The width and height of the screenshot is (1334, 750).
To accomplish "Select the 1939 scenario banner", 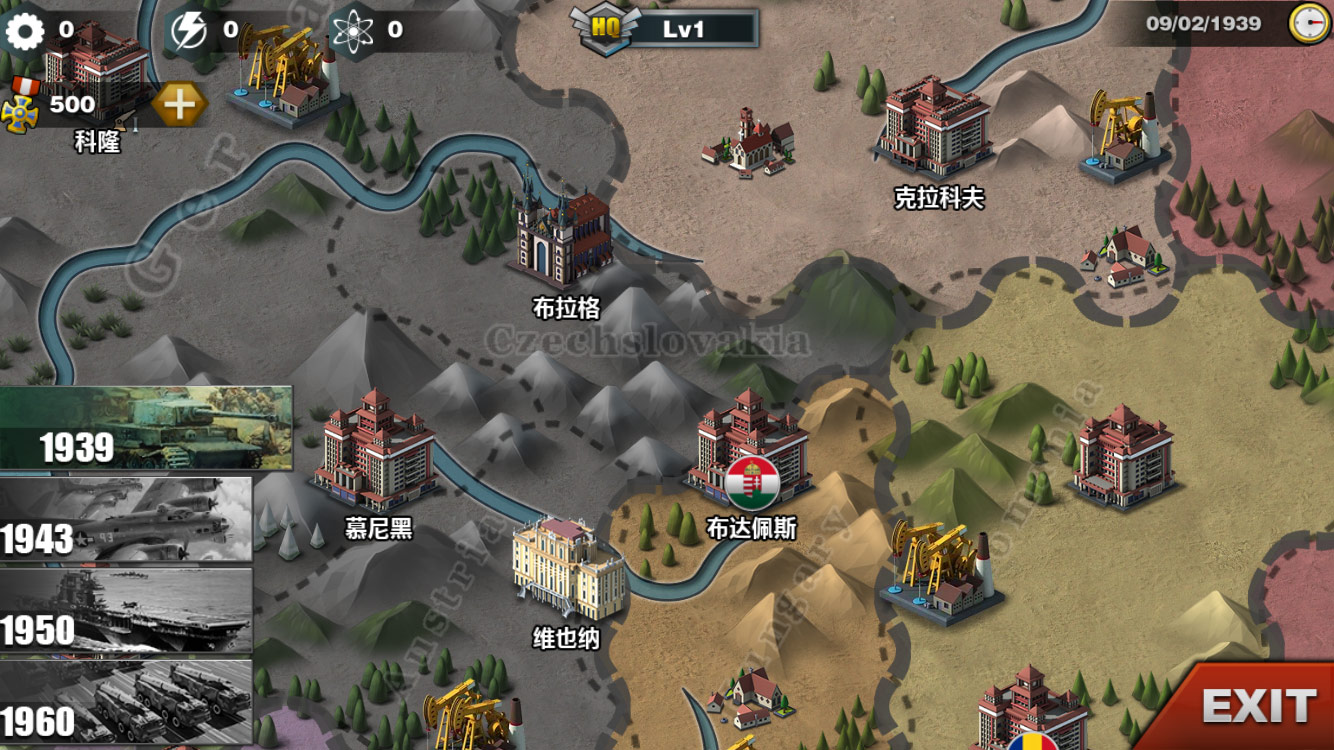I will click(x=146, y=428).
